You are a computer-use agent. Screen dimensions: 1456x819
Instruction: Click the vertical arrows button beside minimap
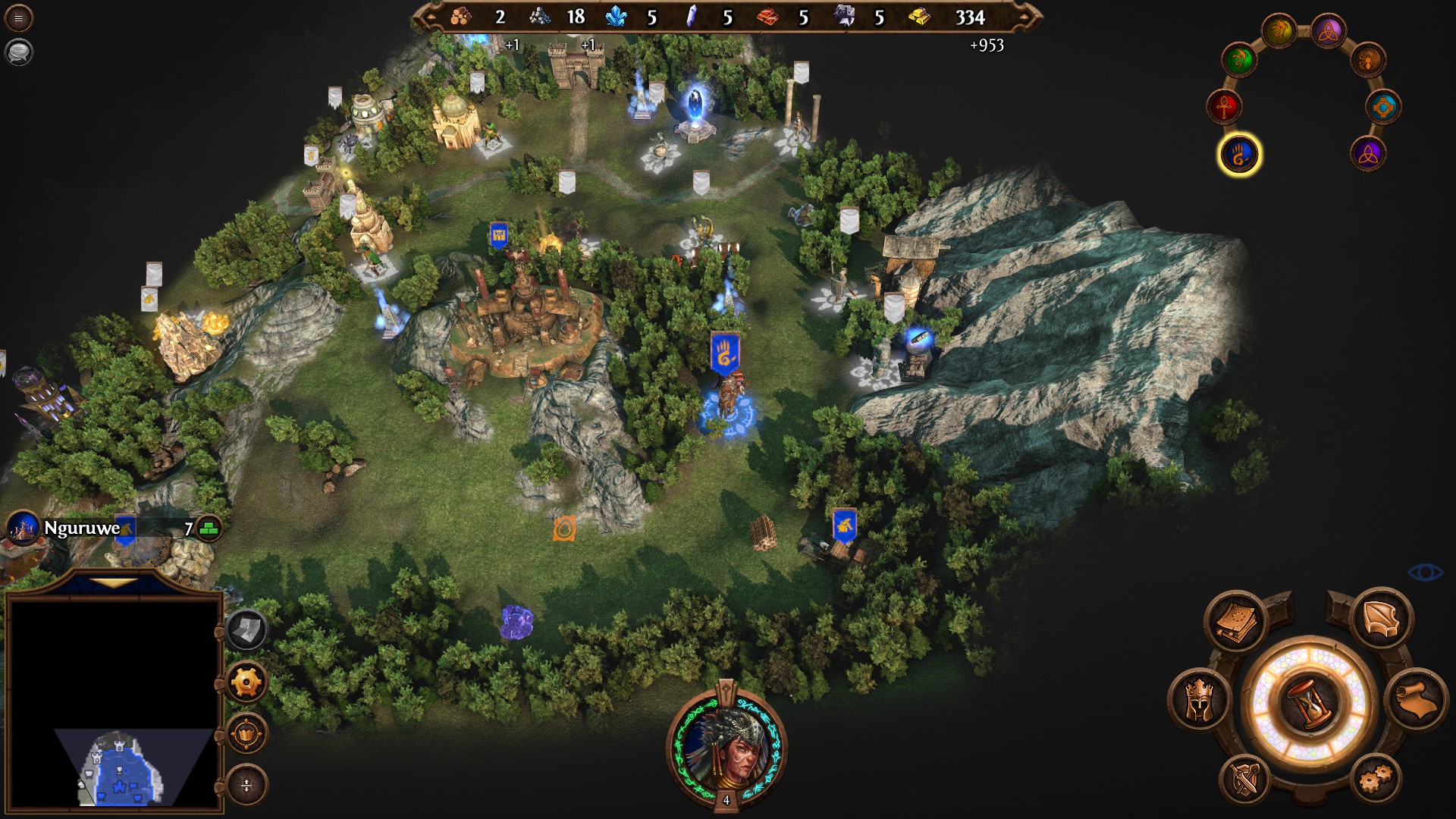coord(246,786)
